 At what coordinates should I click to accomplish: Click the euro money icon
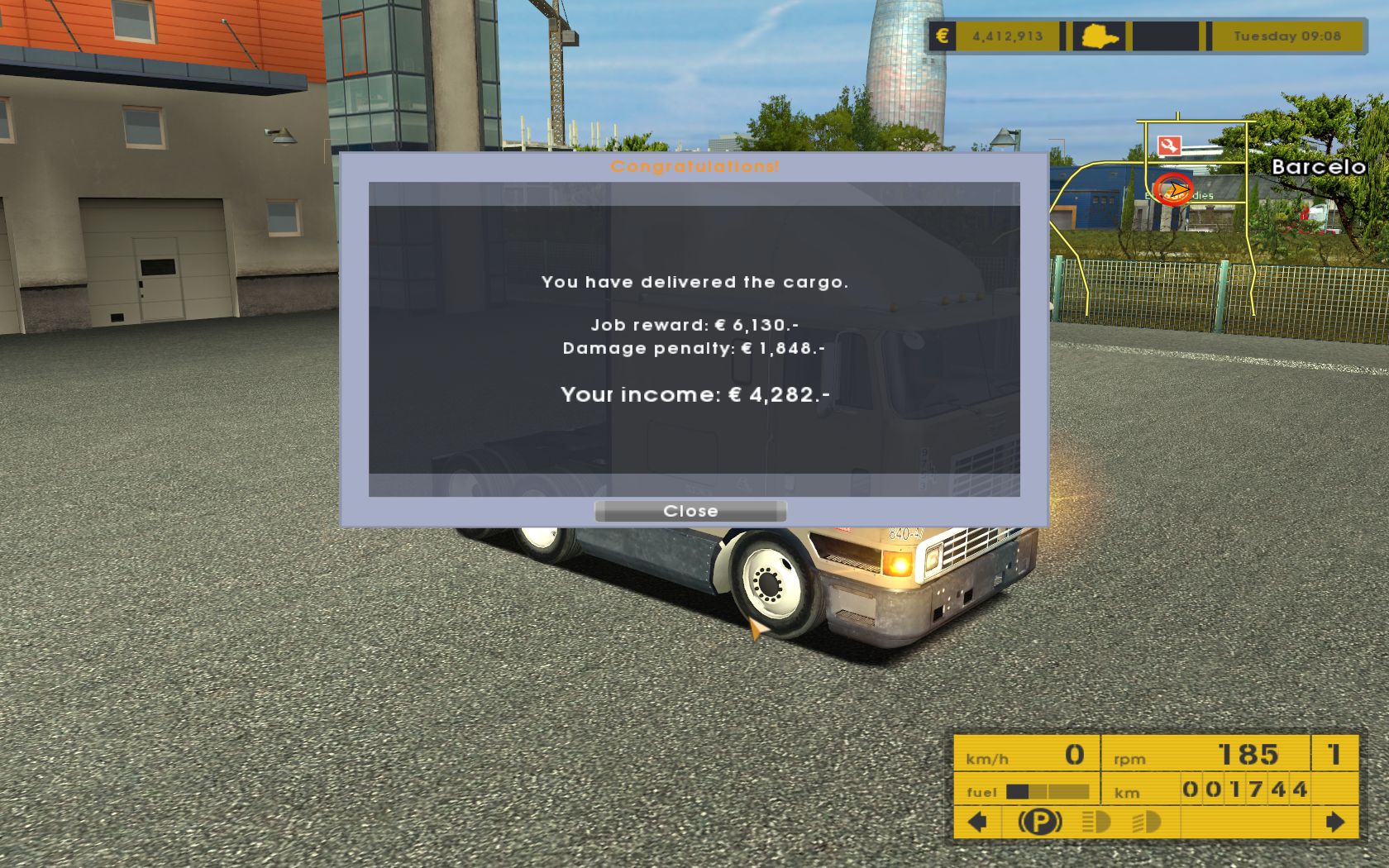click(942, 36)
